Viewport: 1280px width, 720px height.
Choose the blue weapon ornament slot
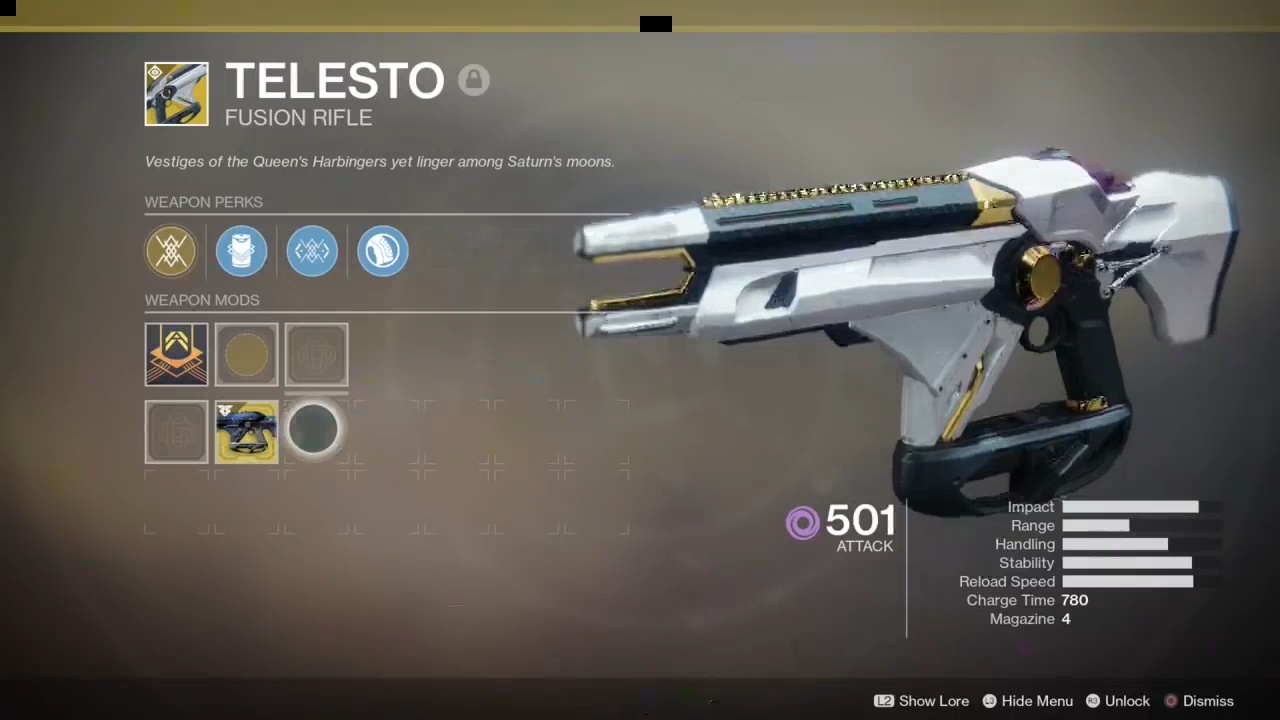pos(246,432)
